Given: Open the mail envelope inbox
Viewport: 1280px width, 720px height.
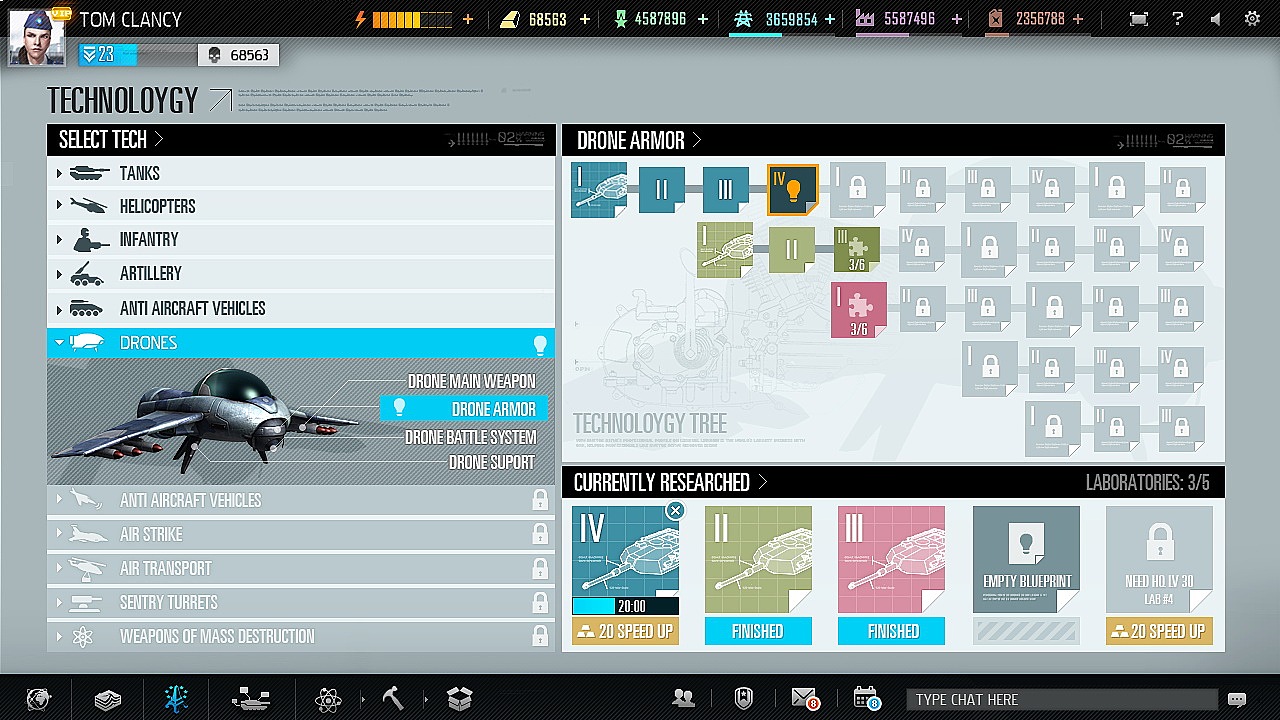Looking at the screenshot, I should 805,698.
